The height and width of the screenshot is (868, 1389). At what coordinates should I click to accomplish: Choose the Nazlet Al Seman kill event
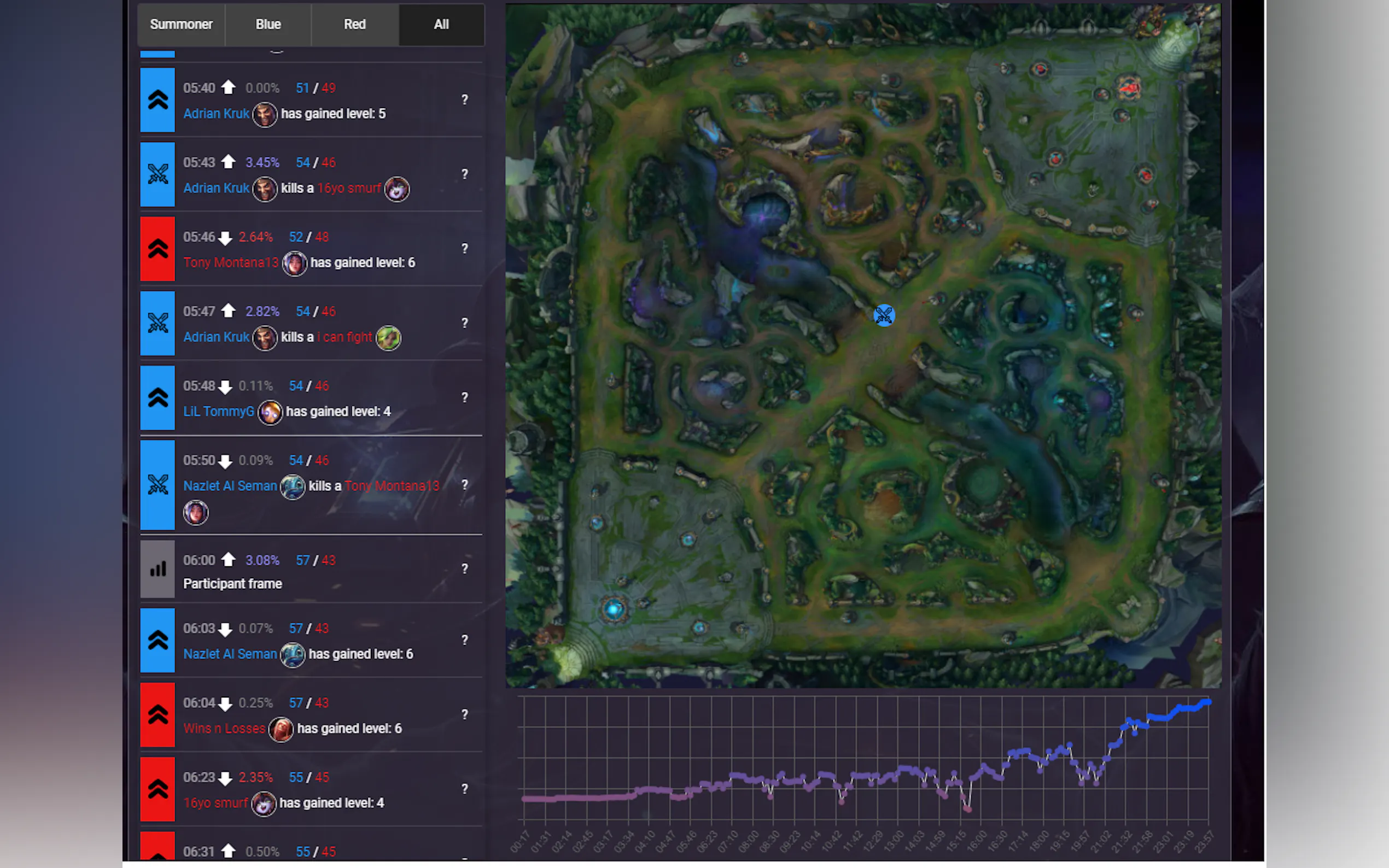point(310,485)
